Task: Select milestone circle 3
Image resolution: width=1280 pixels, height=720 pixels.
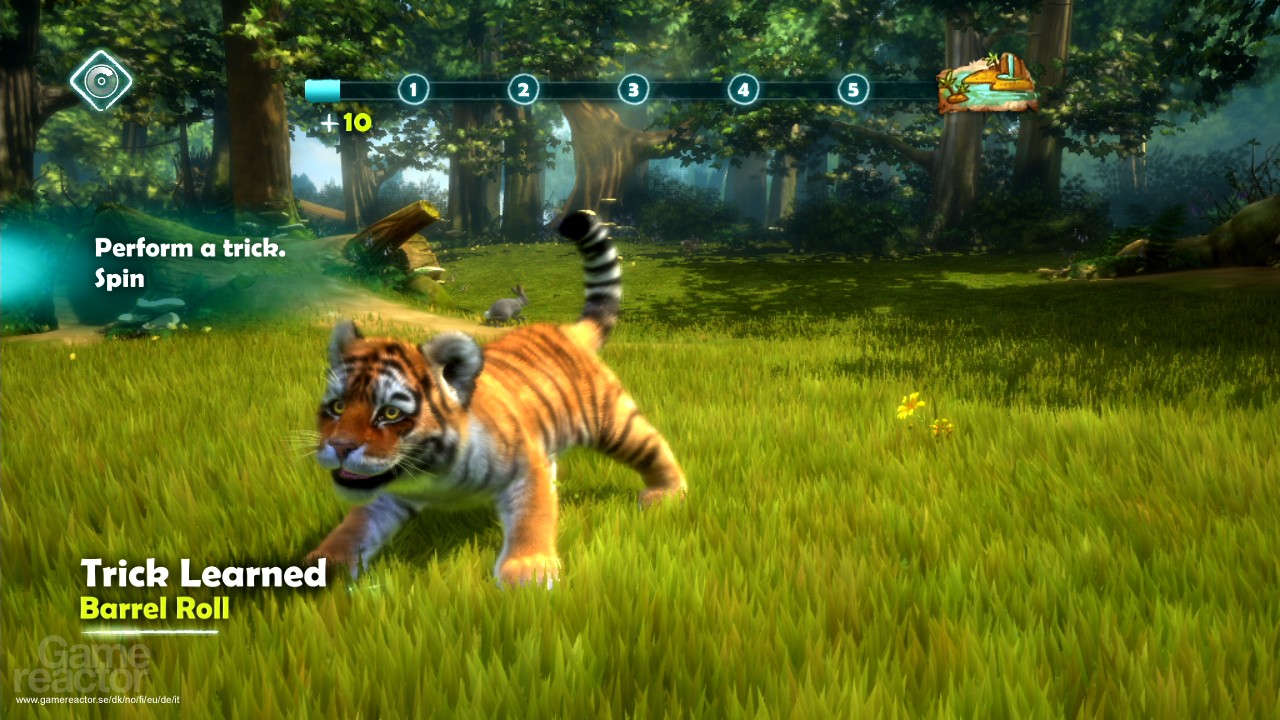Action: pyautogui.click(x=632, y=89)
